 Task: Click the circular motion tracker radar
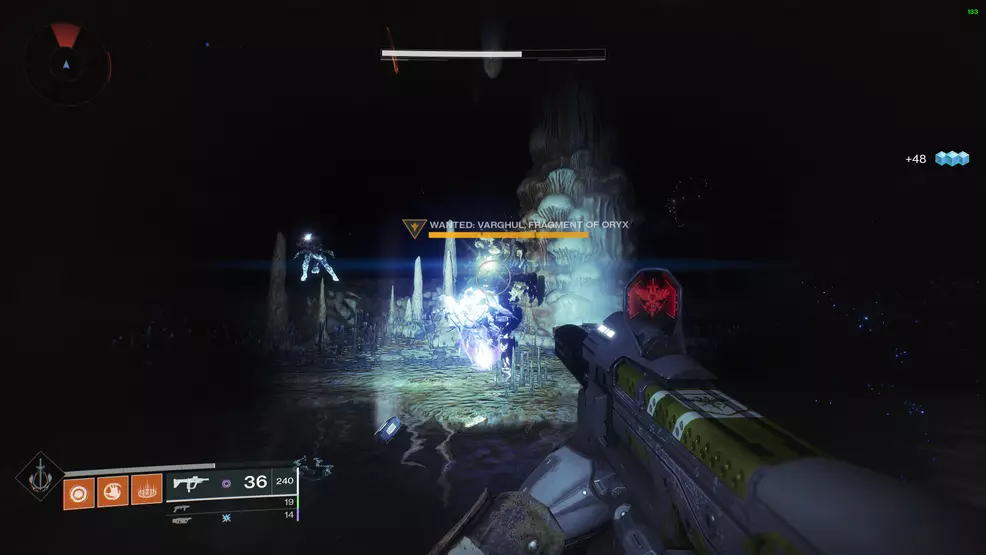[67, 65]
